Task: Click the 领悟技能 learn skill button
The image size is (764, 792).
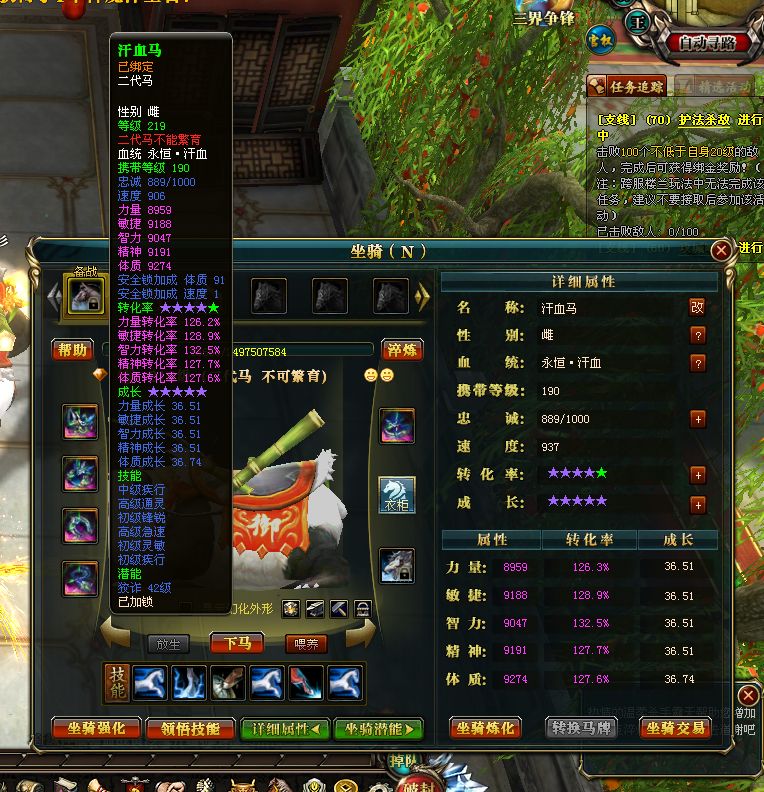Action: point(191,729)
